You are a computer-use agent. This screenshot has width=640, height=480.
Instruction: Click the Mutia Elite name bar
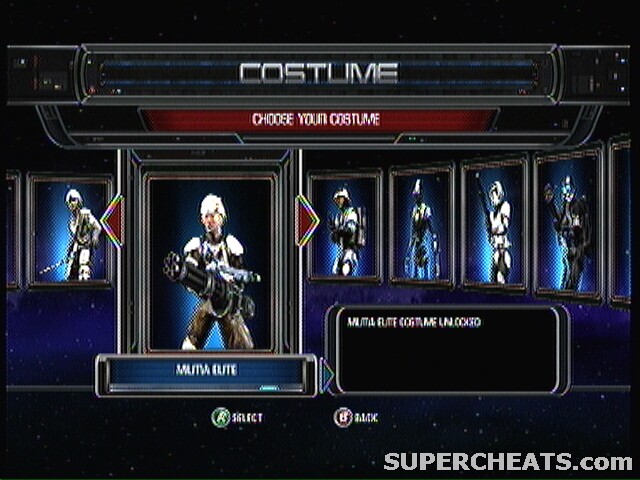pos(206,373)
